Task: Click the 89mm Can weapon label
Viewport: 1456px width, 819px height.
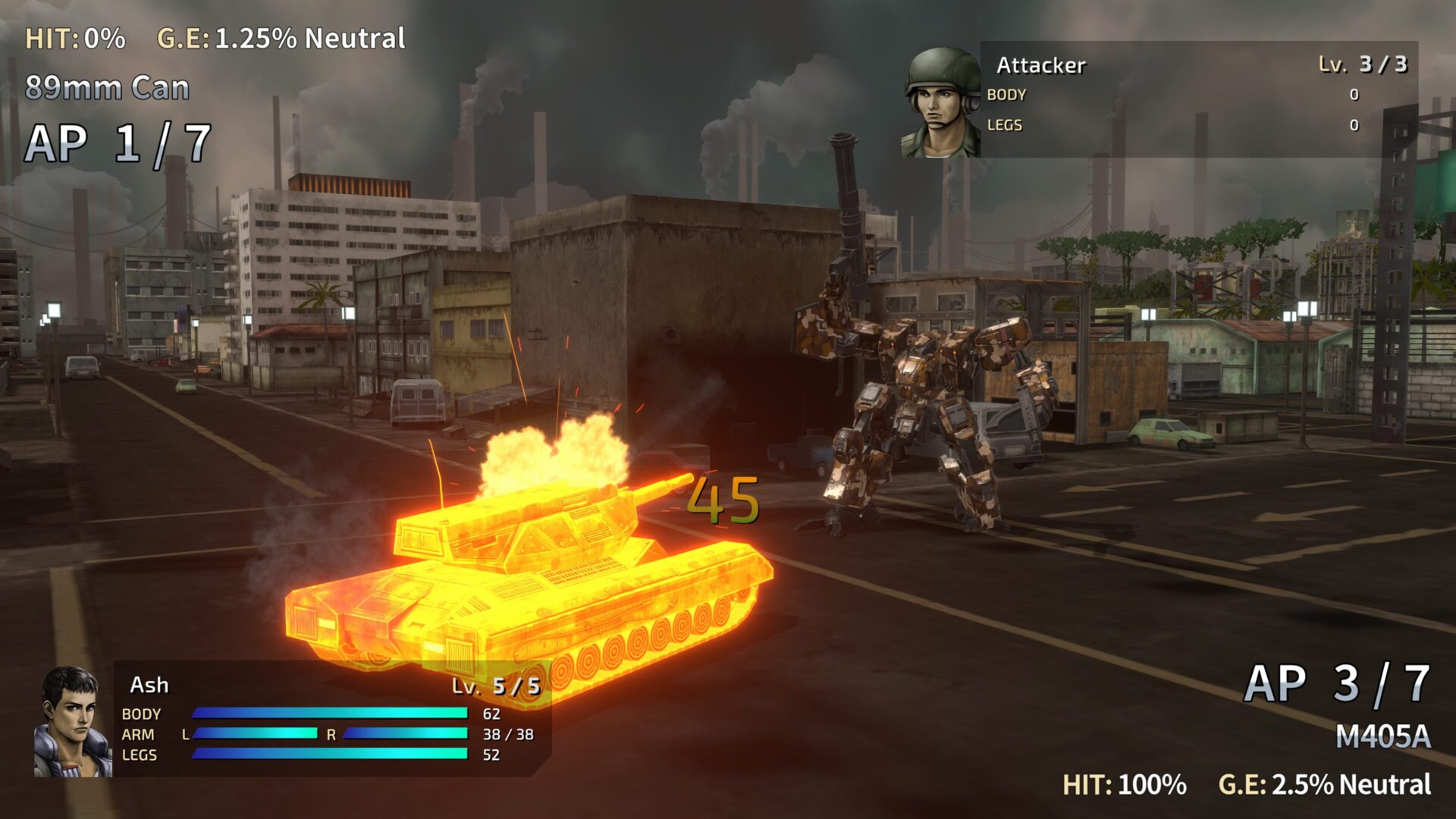Action: (x=106, y=89)
